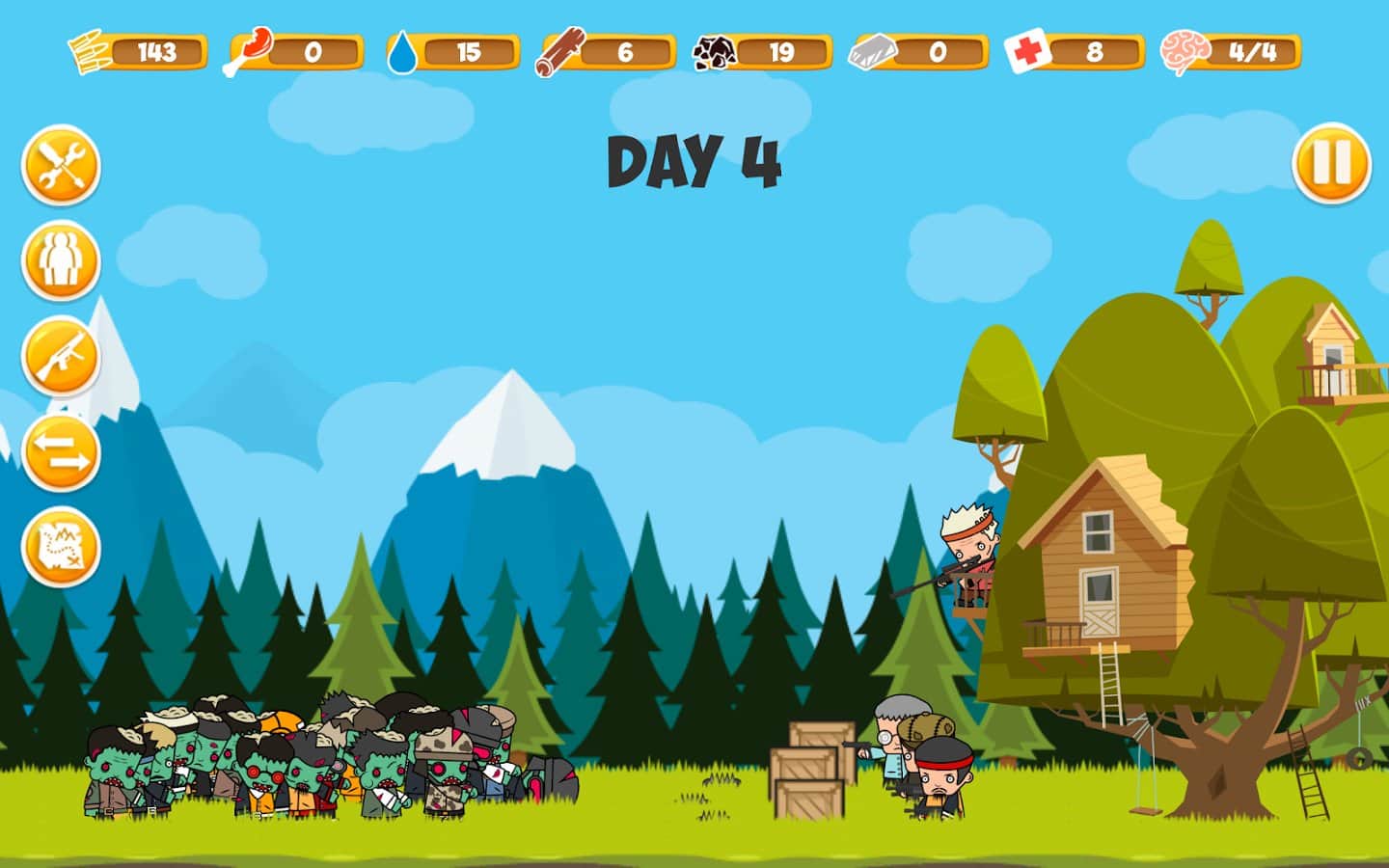This screenshot has height=868, width=1389.
Task: Open the crafting tools menu button
Action: 61,165
